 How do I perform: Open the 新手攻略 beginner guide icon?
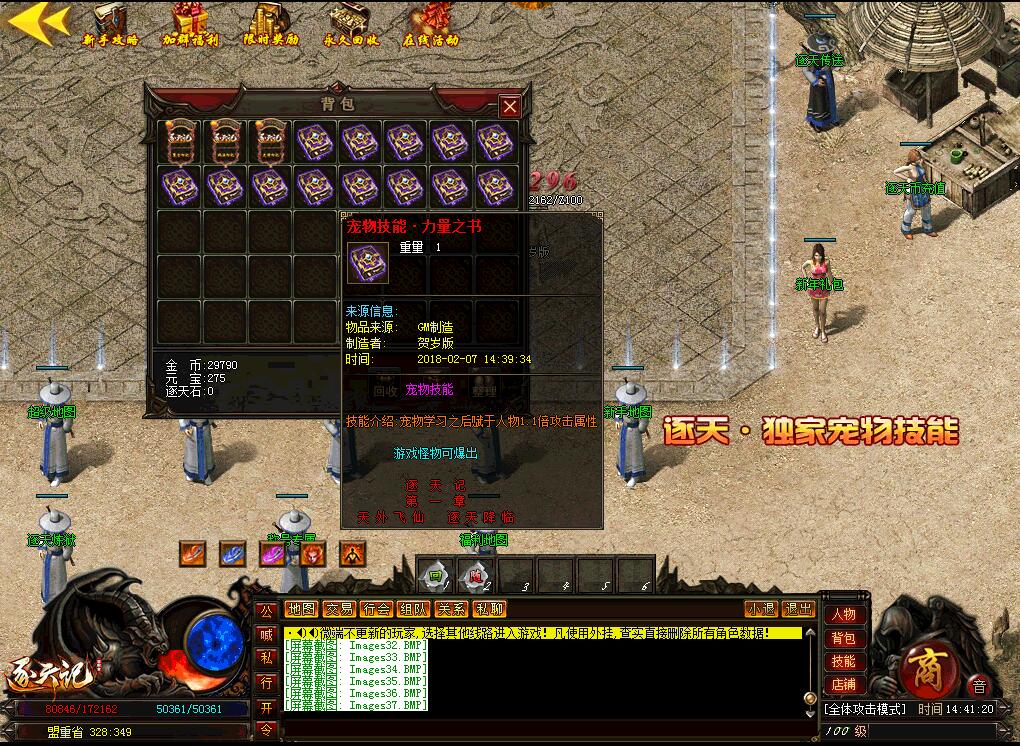[110, 24]
